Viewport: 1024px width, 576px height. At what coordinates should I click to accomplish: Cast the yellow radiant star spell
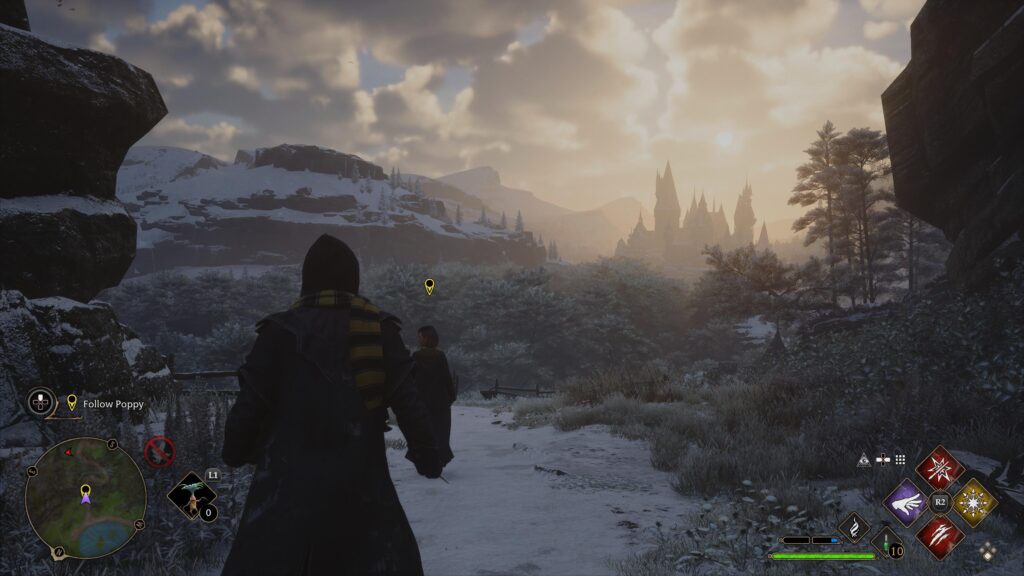point(974,502)
